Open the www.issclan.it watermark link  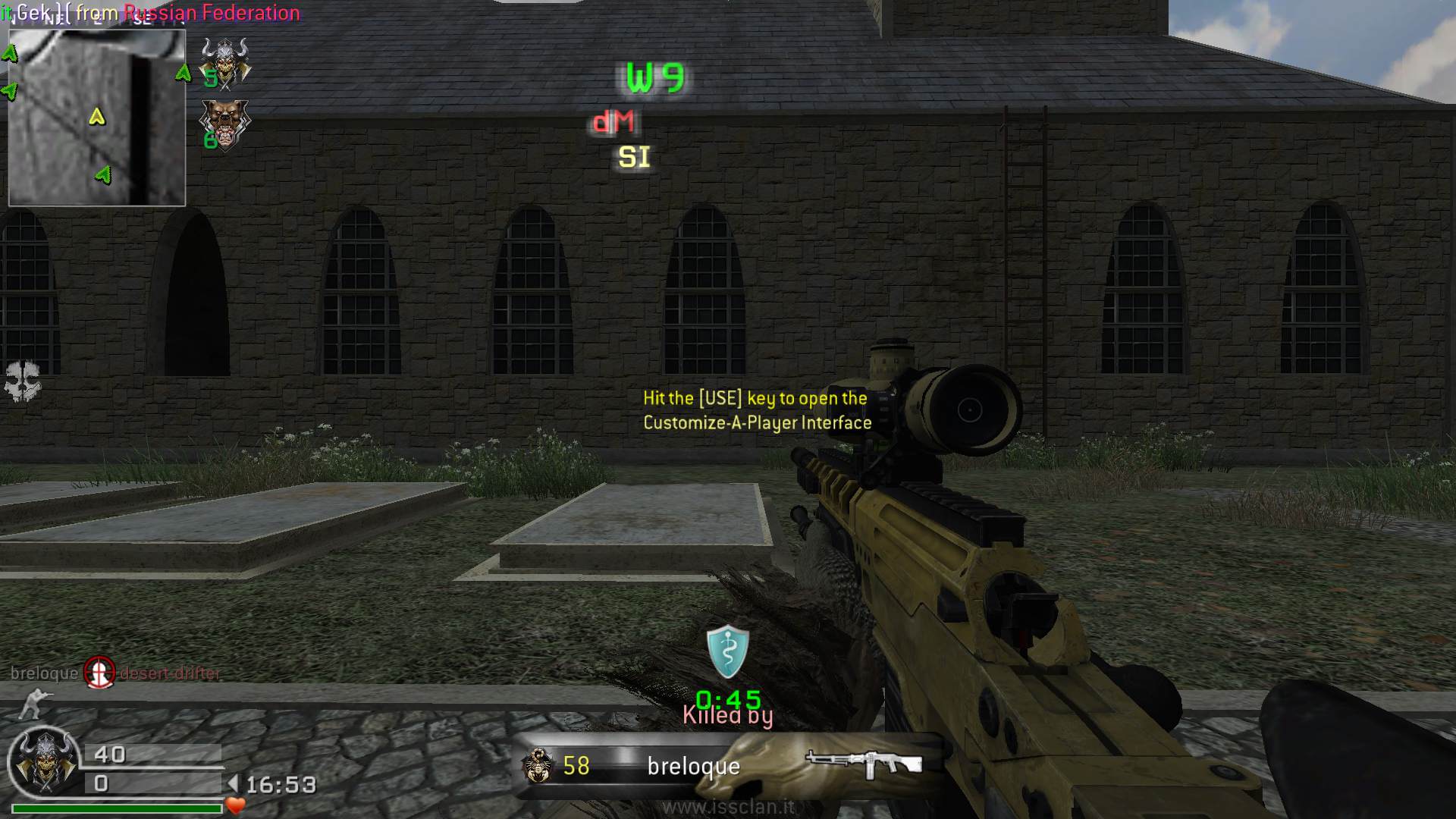pyautogui.click(x=728, y=807)
